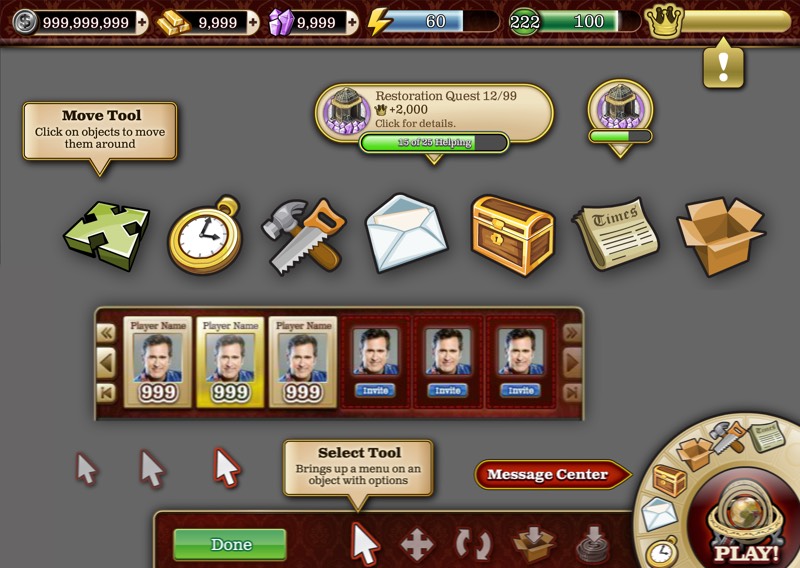Viewport: 800px width, 568px height.
Task: Confirm with the green Done button
Action: [230, 545]
